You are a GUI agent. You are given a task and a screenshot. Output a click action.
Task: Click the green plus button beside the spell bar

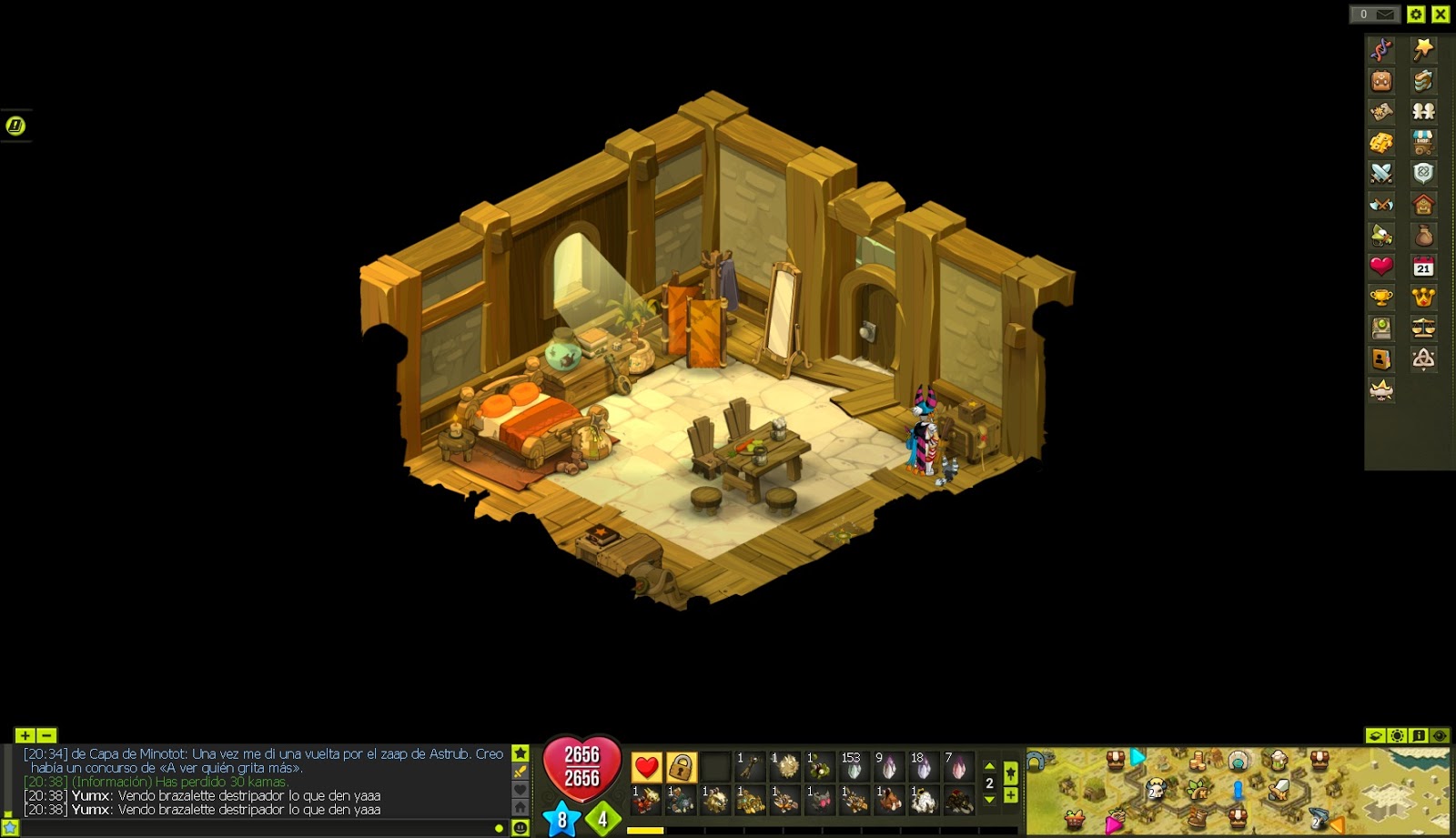pyautogui.click(x=1010, y=794)
